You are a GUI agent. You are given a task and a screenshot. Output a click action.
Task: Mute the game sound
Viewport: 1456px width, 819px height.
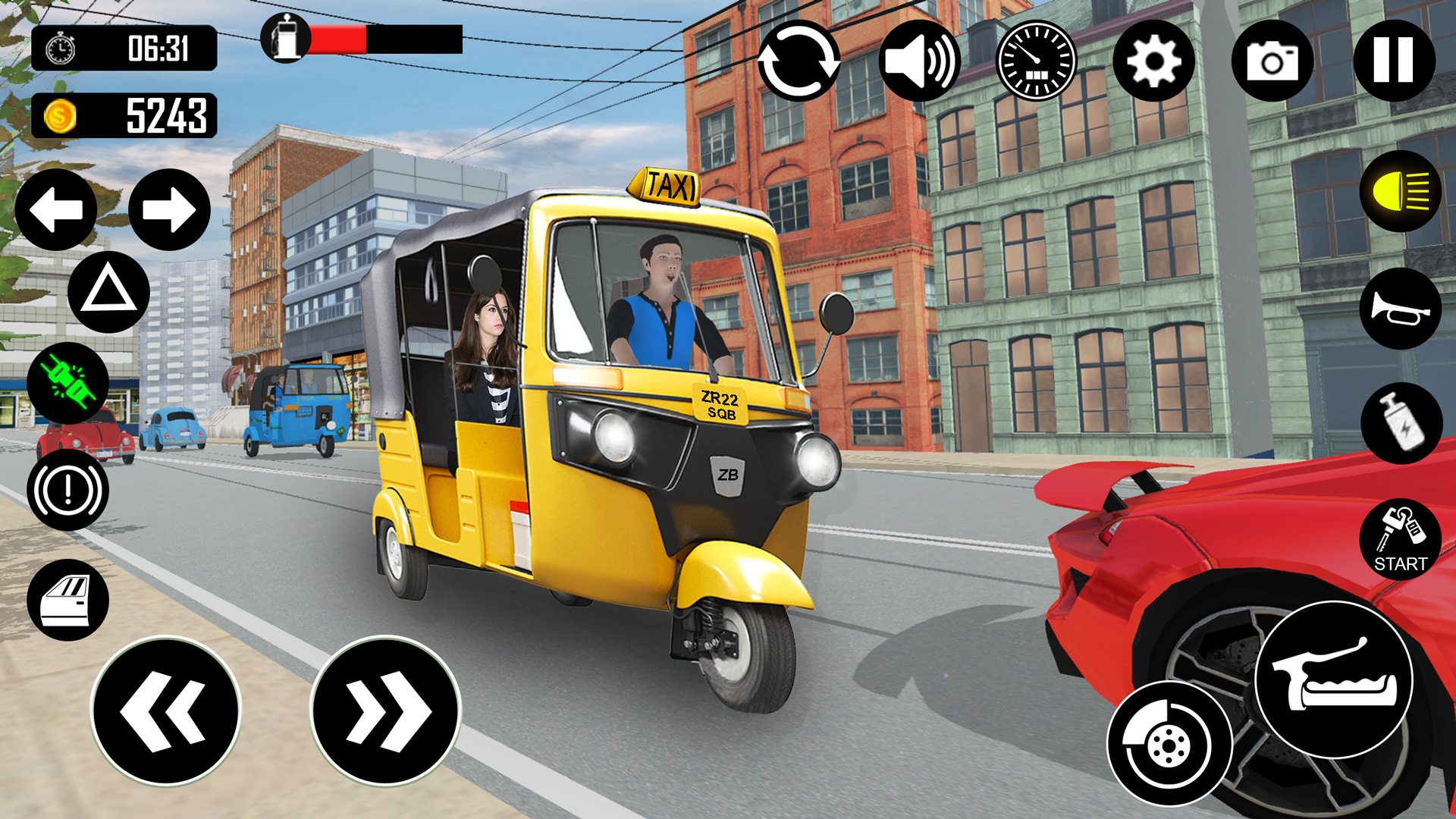coord(920,61)
